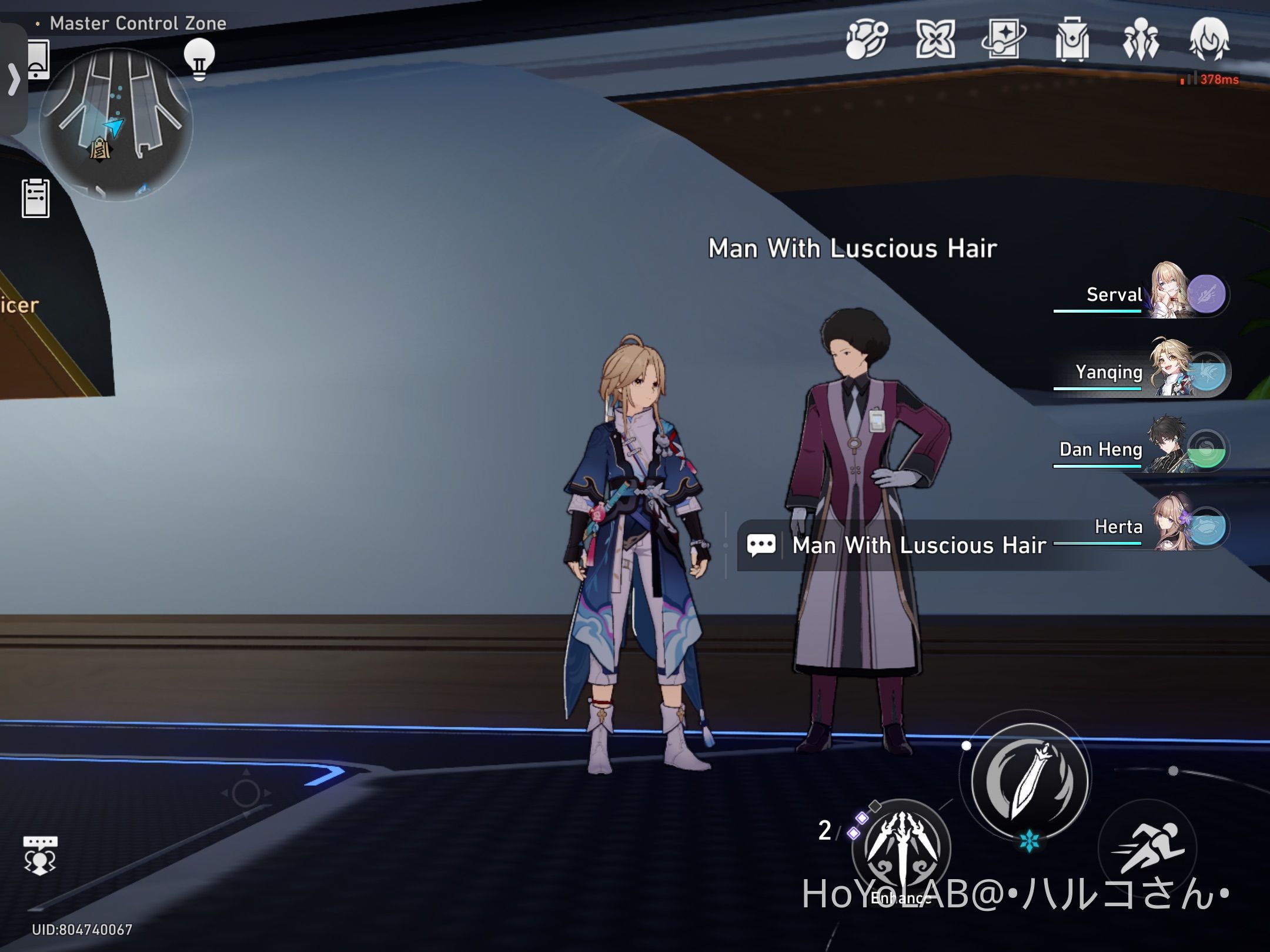Open the missions clipboard

click(36, 200)
